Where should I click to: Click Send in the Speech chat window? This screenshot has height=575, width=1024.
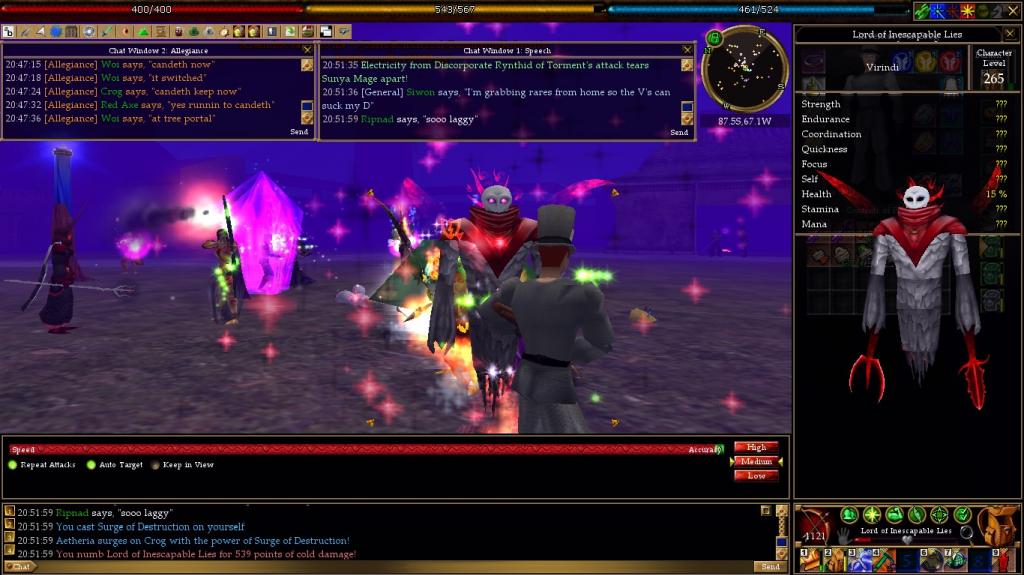pos(679,132)
